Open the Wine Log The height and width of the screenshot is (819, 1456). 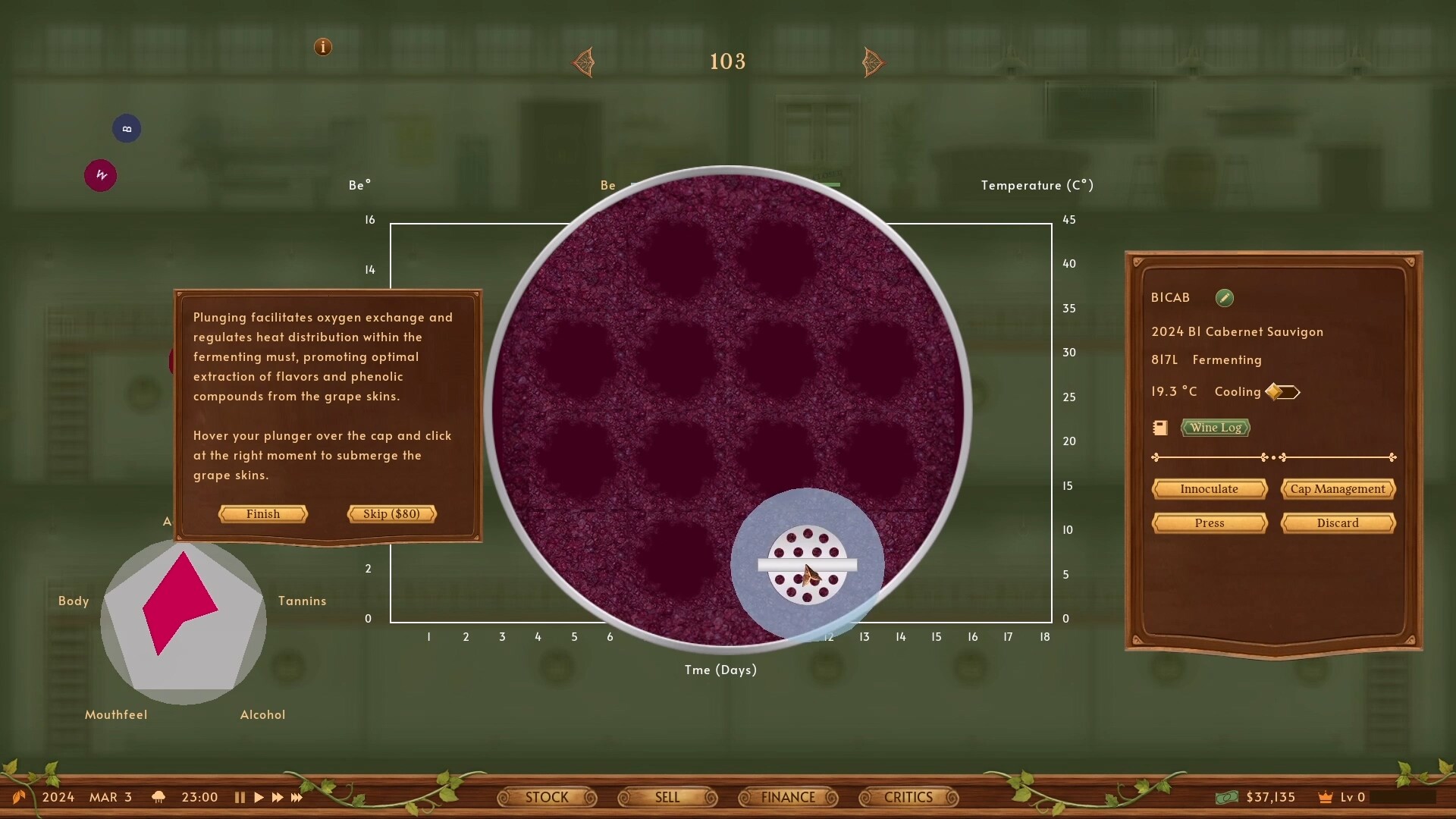tap(1215, 428)
